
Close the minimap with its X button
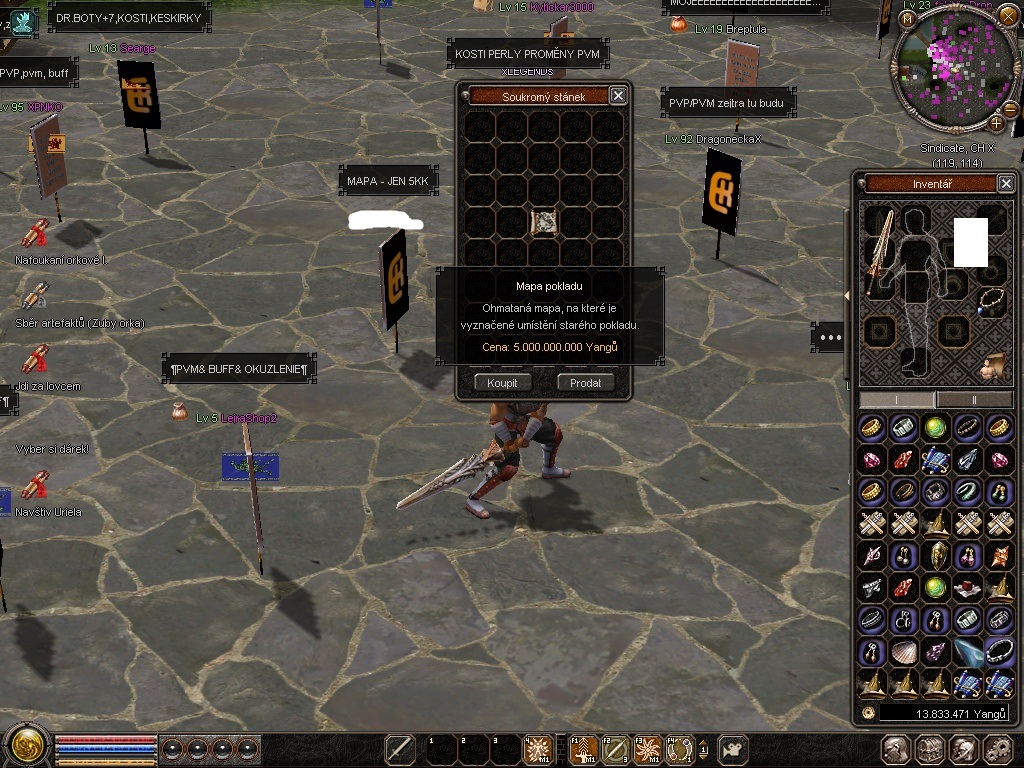tap(1011, 18)
